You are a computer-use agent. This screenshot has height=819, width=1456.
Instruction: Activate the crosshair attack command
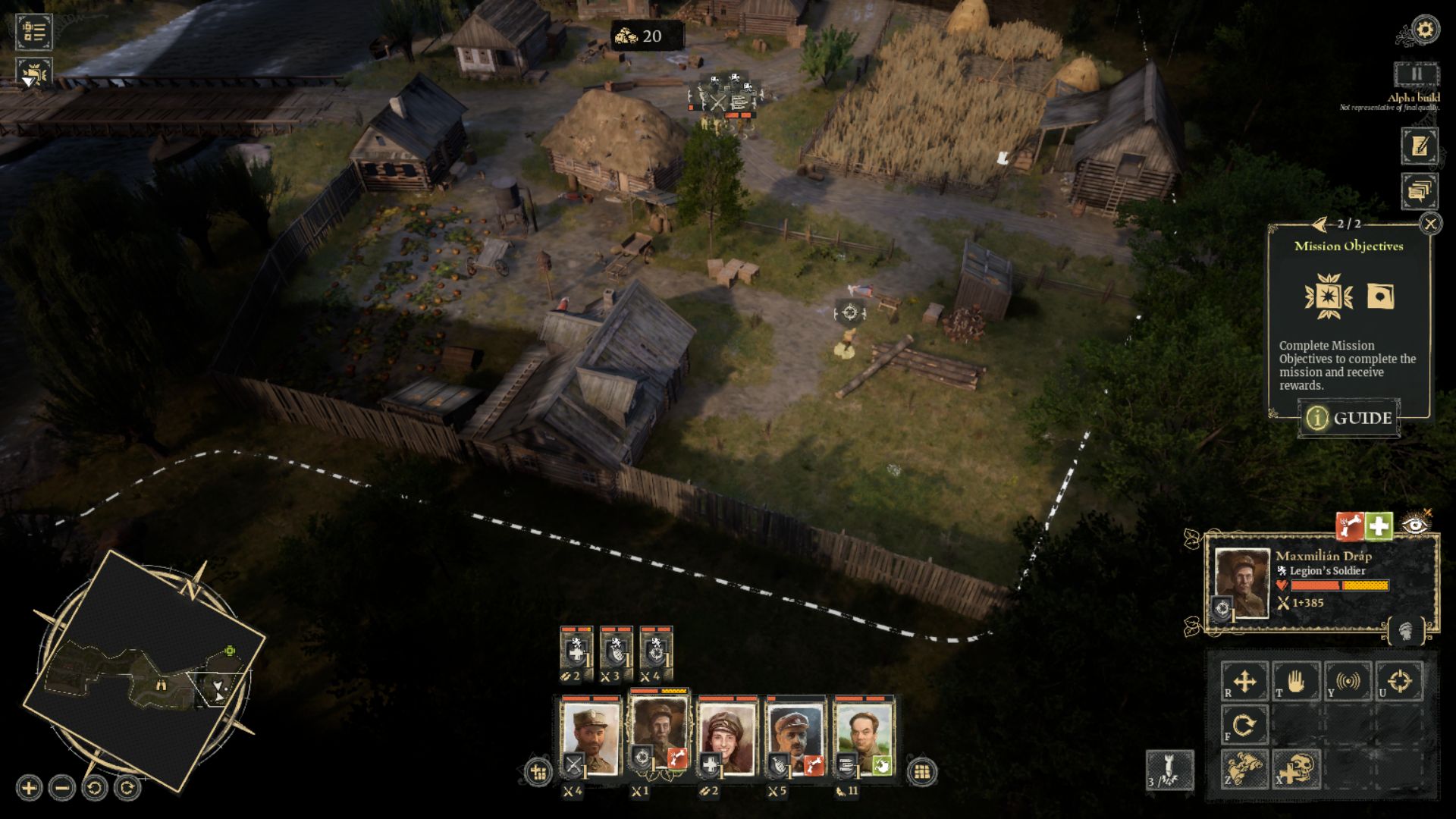coord(1399,681)
